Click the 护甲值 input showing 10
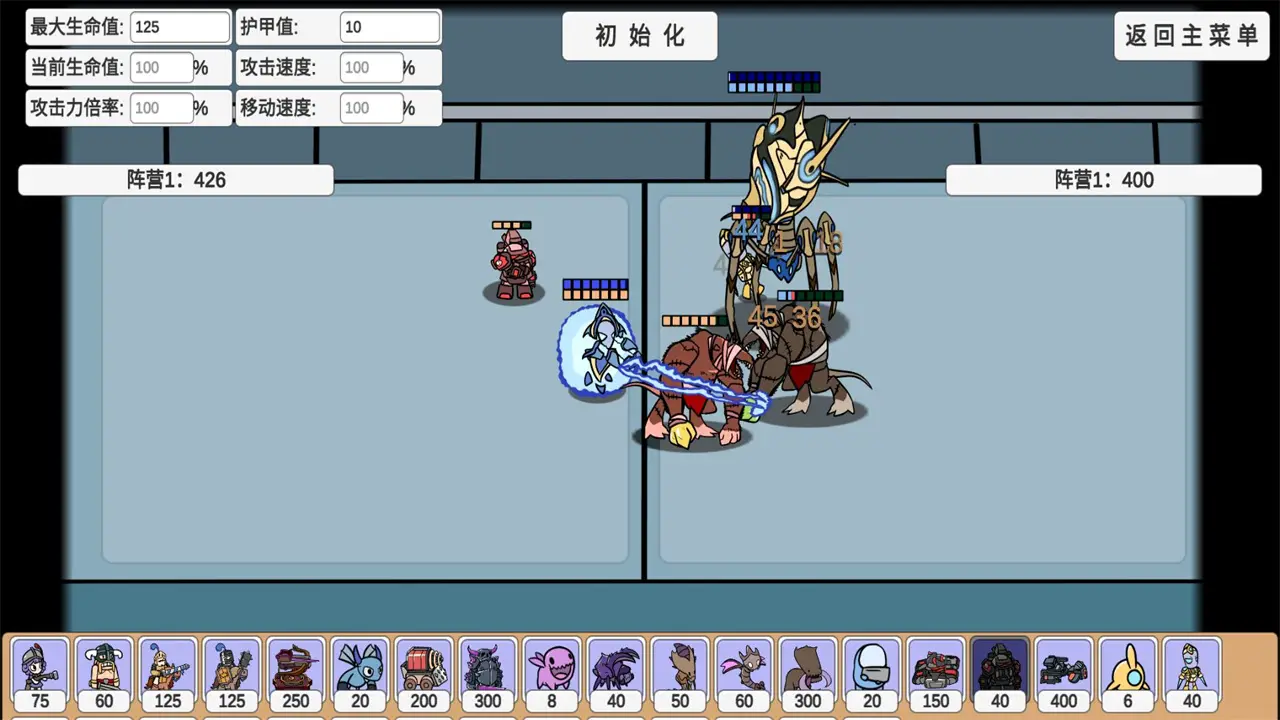The width and height of the screenshot is (1280, 720). coord(390,27)
